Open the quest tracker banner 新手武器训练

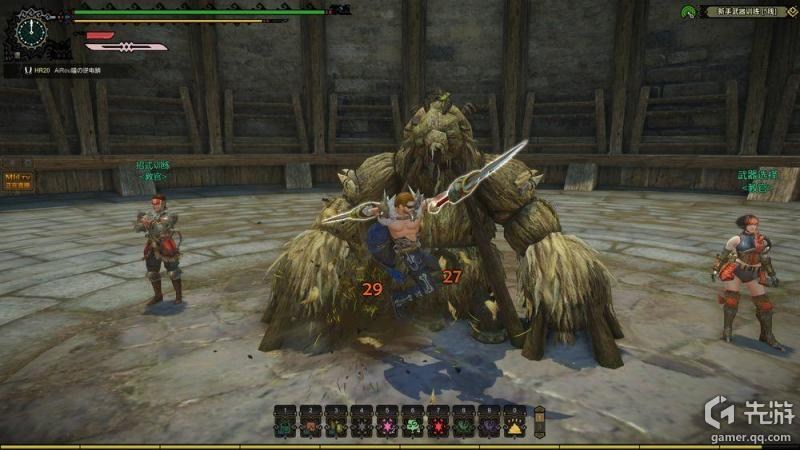[x=744, y=12]
